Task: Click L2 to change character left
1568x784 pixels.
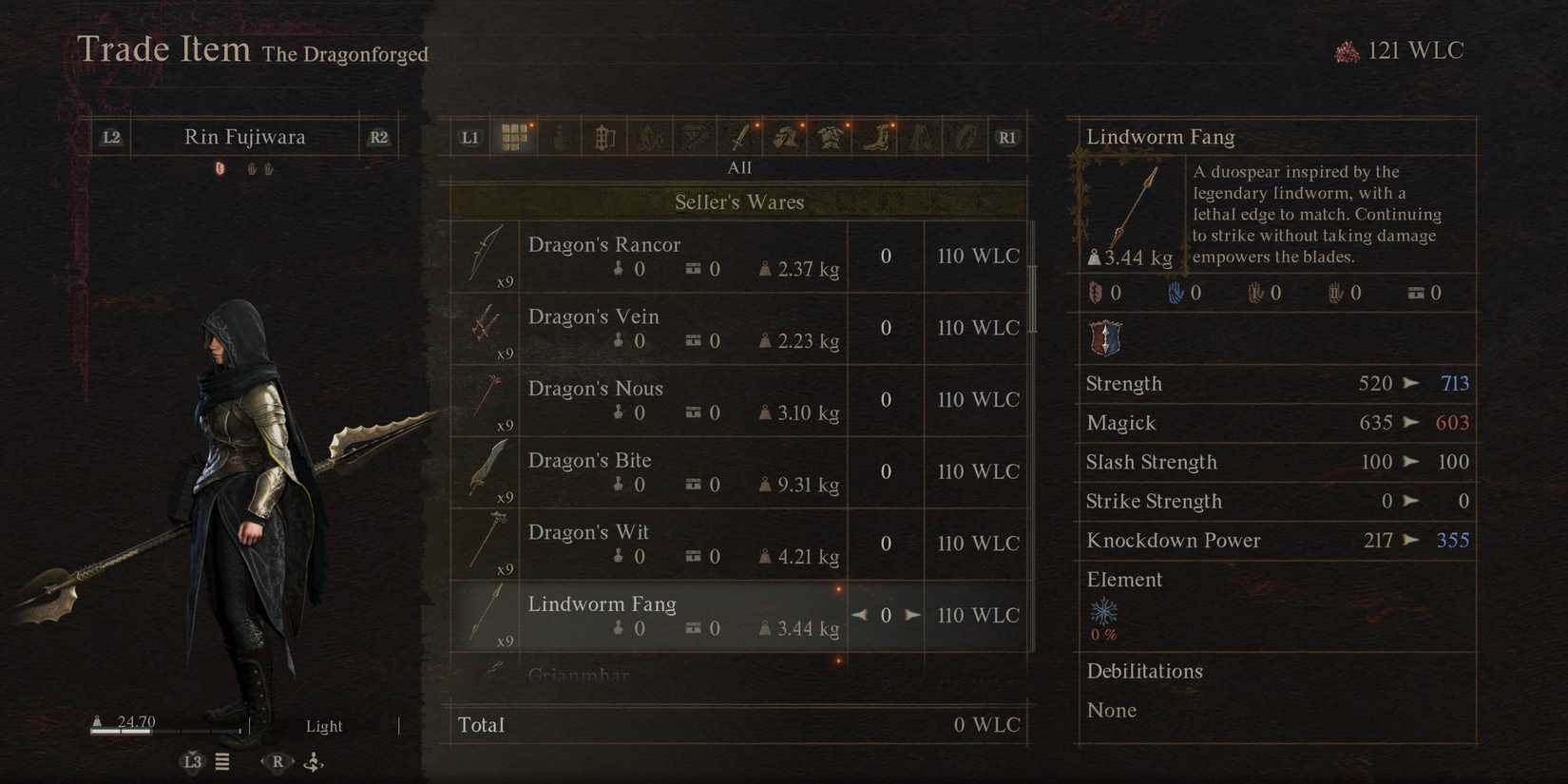Action: pos(110,136)
